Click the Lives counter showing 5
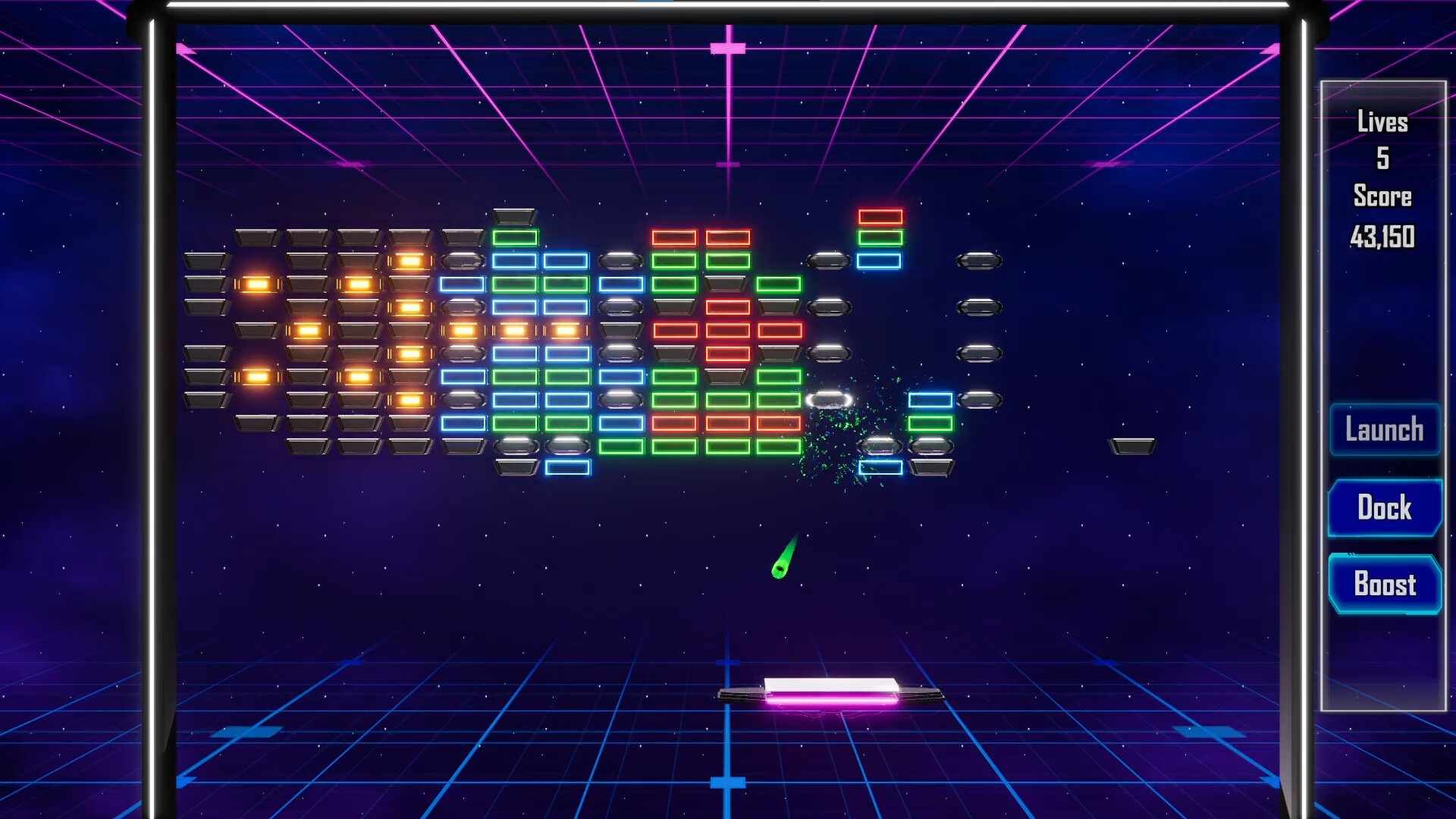1456x819 pixels. (x=1382, y=140)
